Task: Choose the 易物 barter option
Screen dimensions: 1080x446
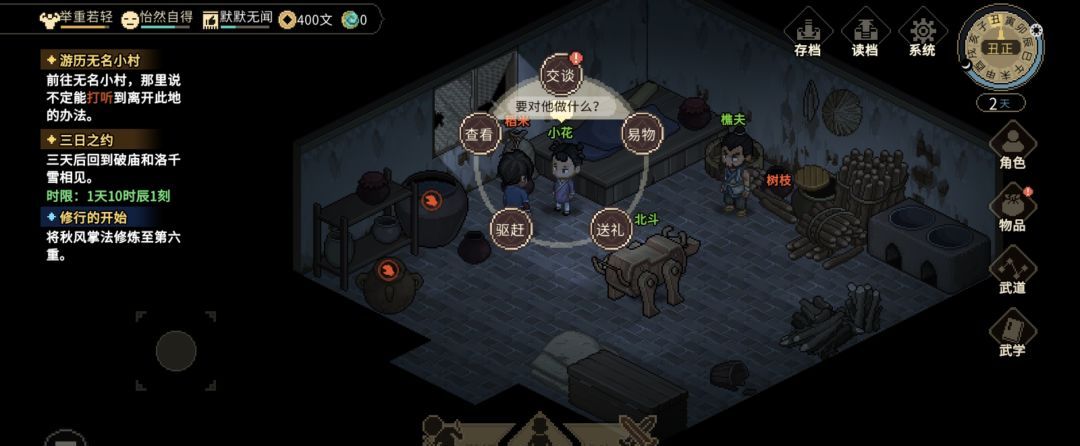Action: [641, 133]
